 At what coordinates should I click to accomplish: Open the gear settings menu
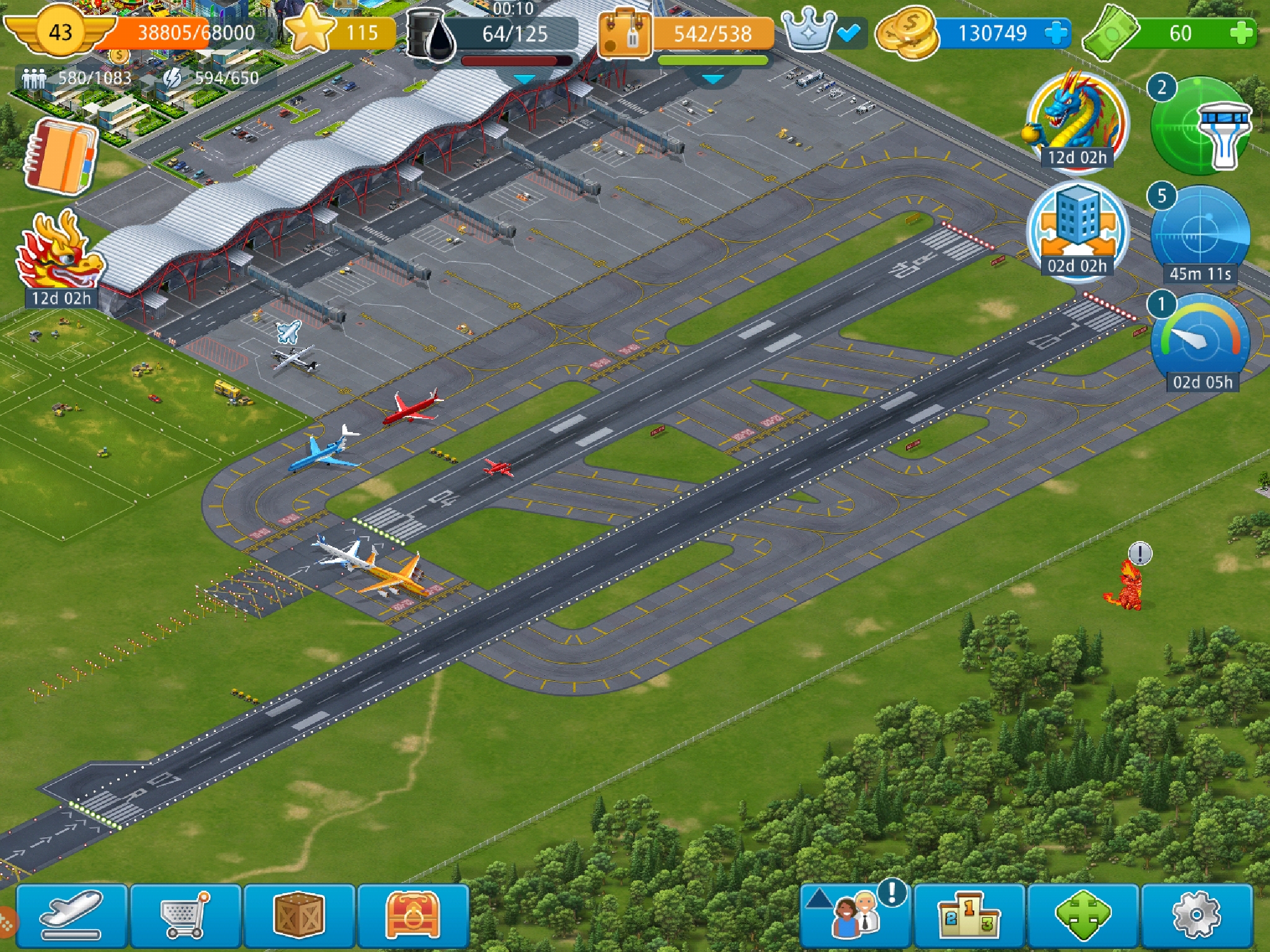click(x=1197, y=915)
